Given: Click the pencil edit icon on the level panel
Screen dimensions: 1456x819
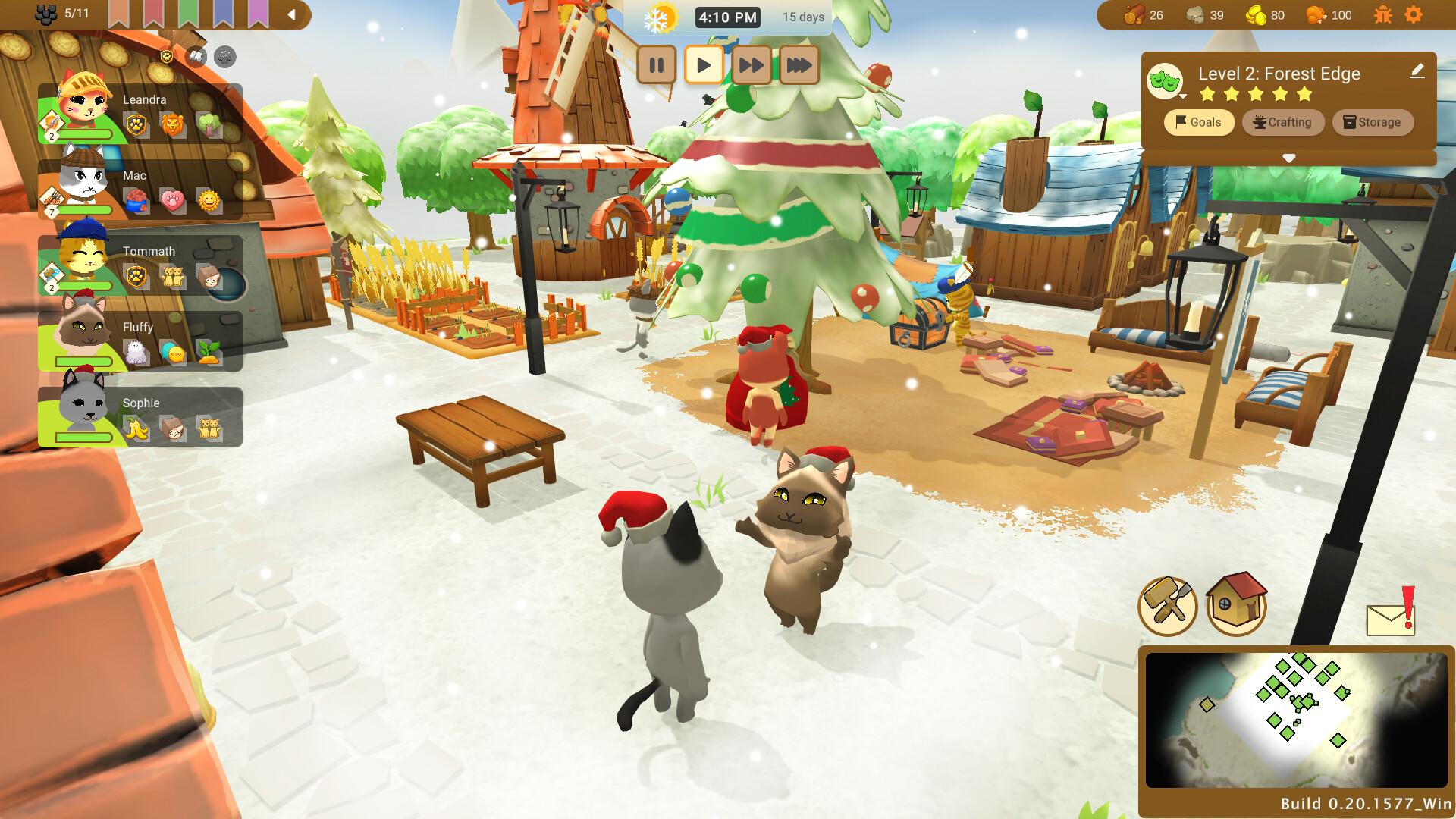Looking at the screenshot, I should (1417, 72).
